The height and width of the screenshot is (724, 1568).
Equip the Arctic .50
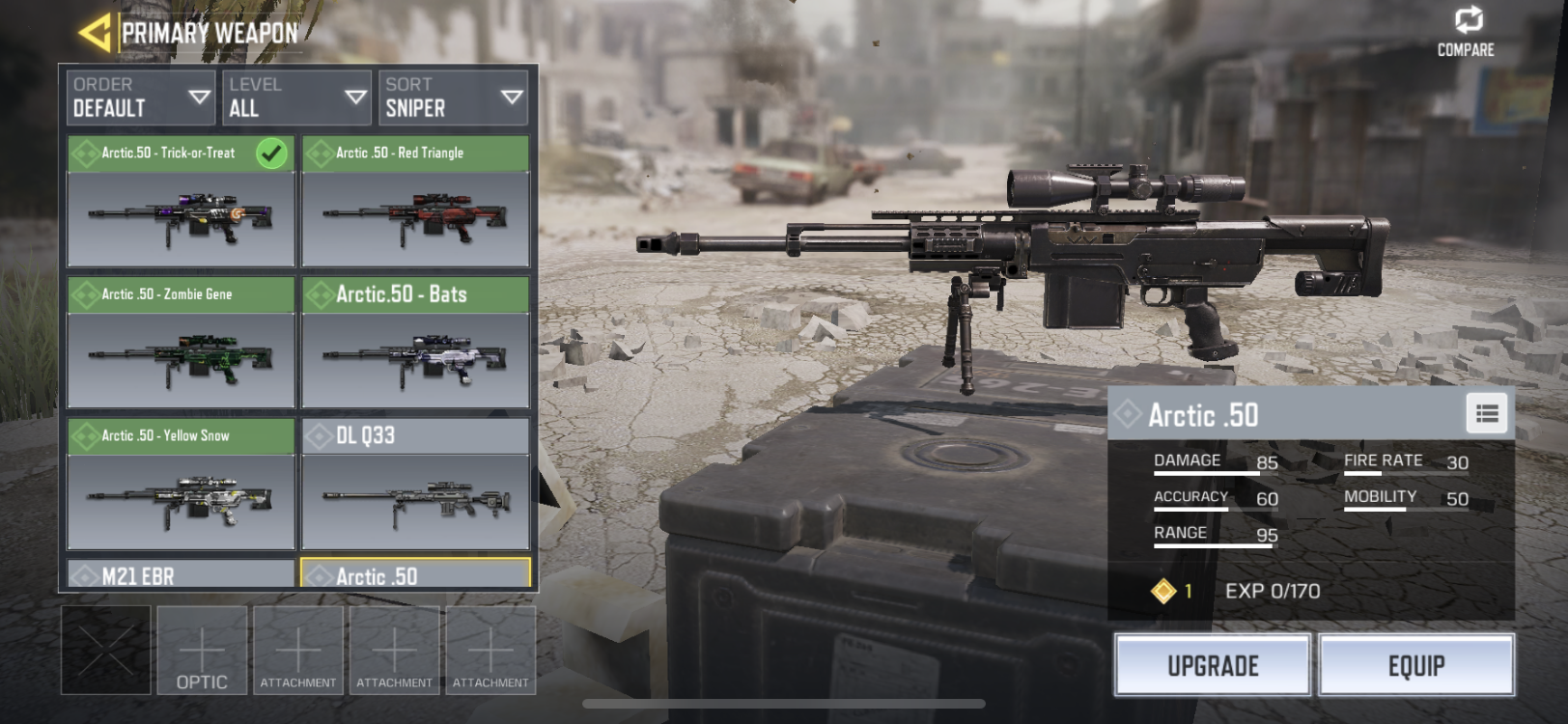coord(1416,665)
